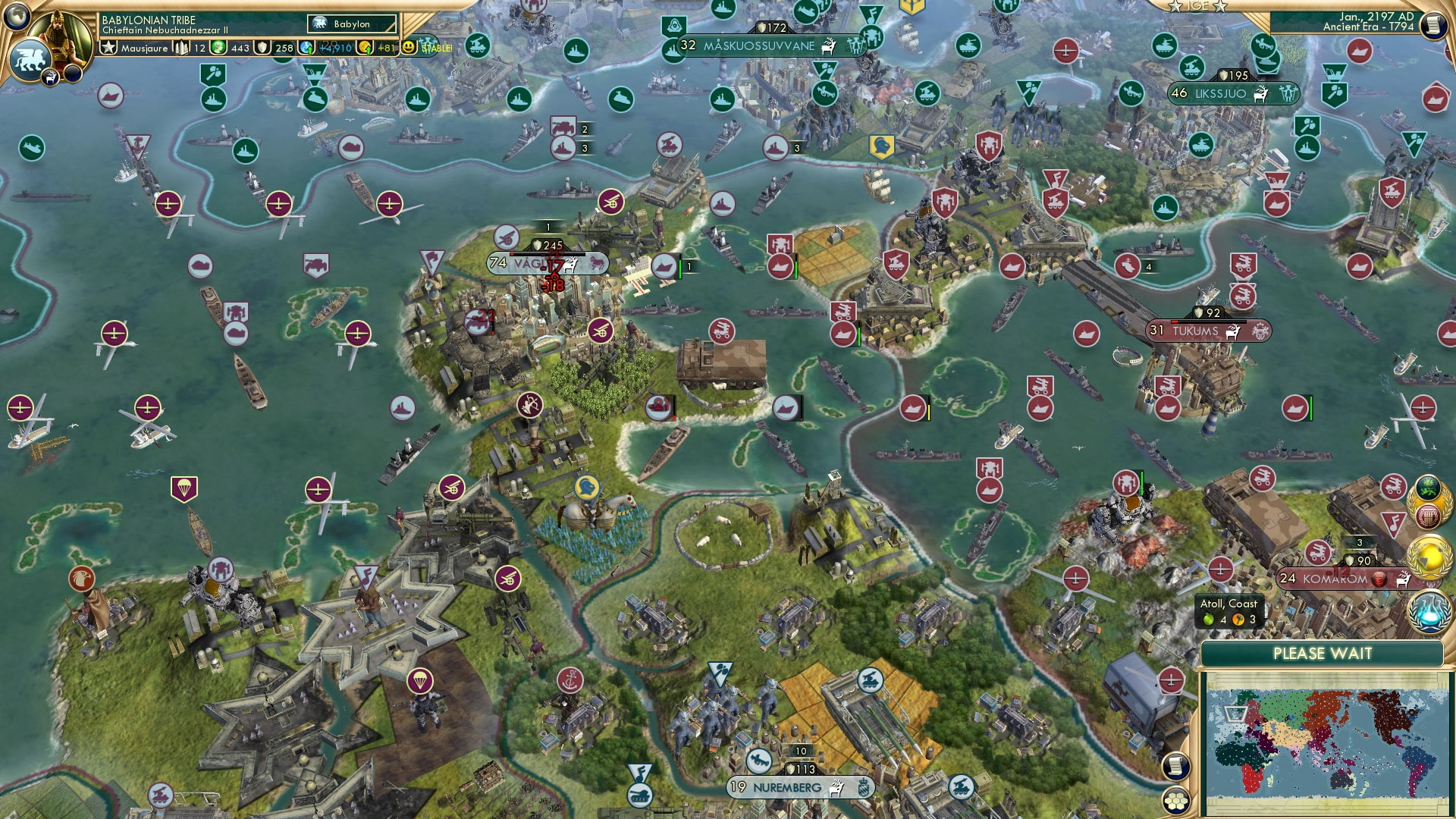Toggle the small globe view button top-left corner
This screenshot has height=819, width=1456.
(16, 17)
